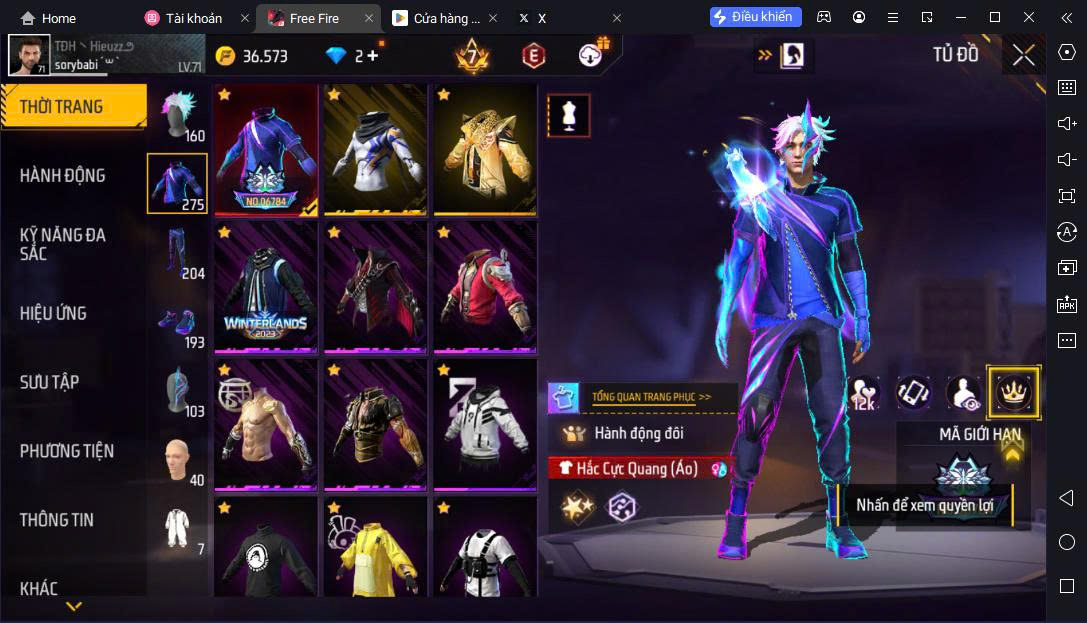Pick the golden leopard hoodie
The image size is (1087, 623).
pos(485,148)
